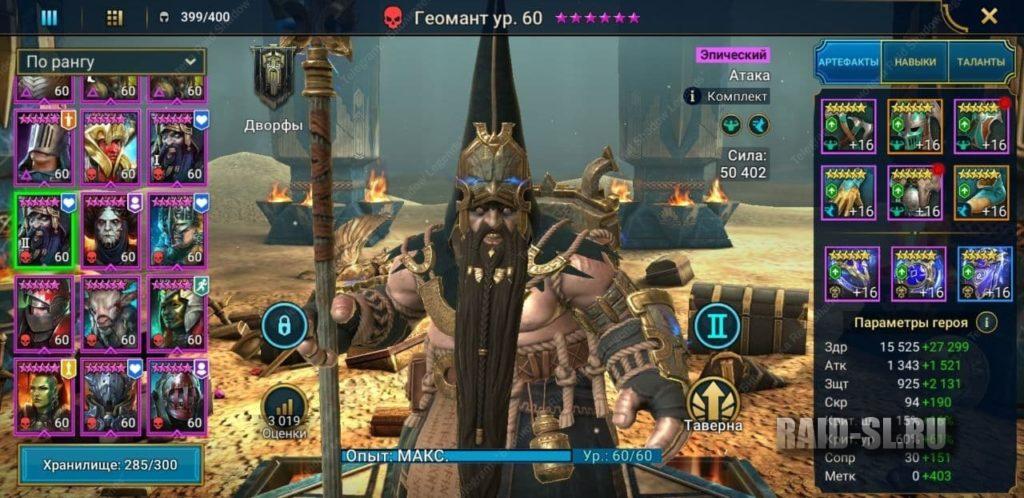The image size is (1024, 498).
Task: Open the 'По рангу' sorting dropdown
Action: (x=110, y=61)
